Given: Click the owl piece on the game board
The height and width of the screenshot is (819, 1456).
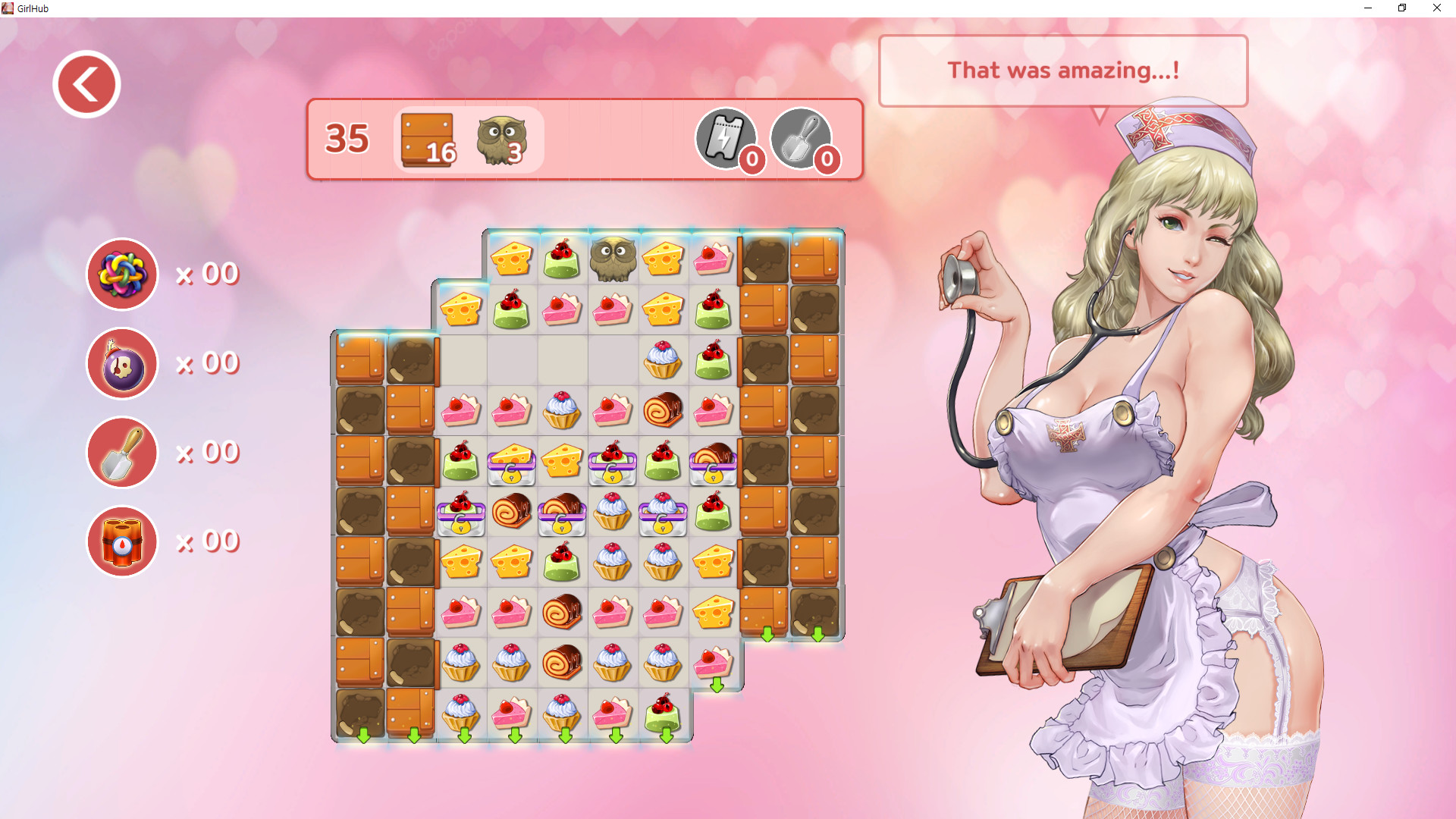Looking at the screenshot, I should 613,259.
